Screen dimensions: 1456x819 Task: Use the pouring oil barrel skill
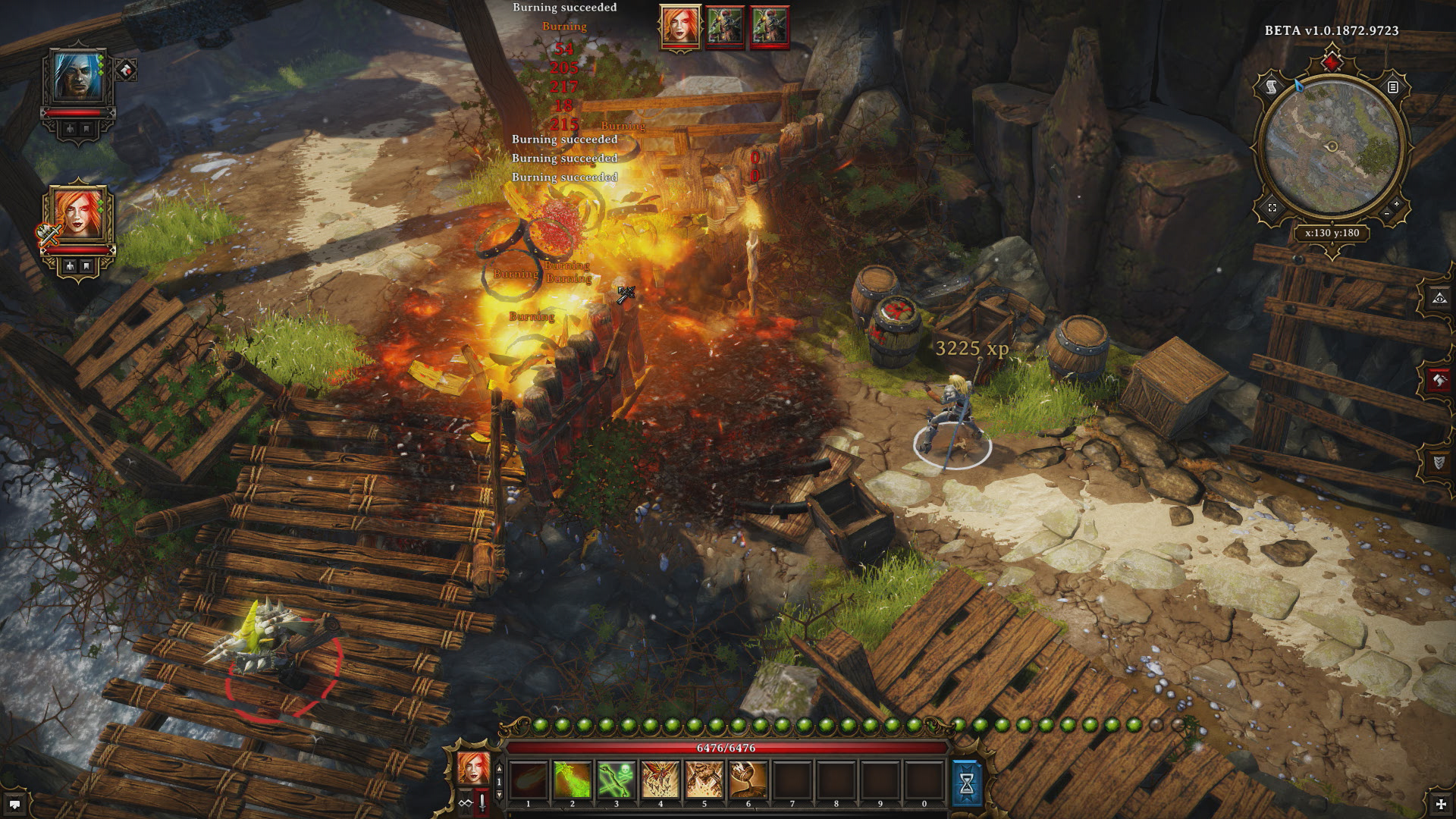[748, 780]
